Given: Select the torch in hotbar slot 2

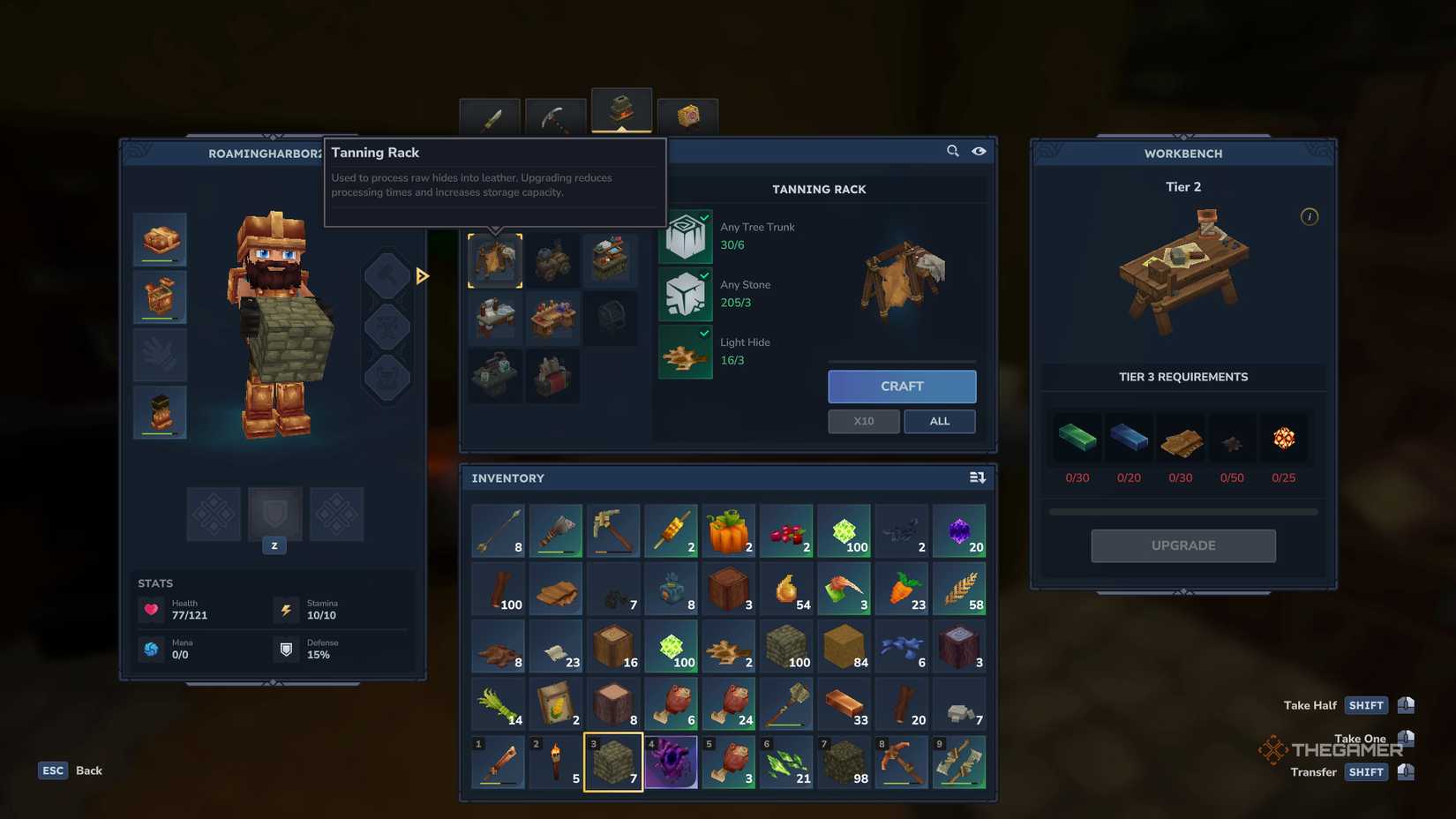Looking at the screenshot, I should click(556, 762).
